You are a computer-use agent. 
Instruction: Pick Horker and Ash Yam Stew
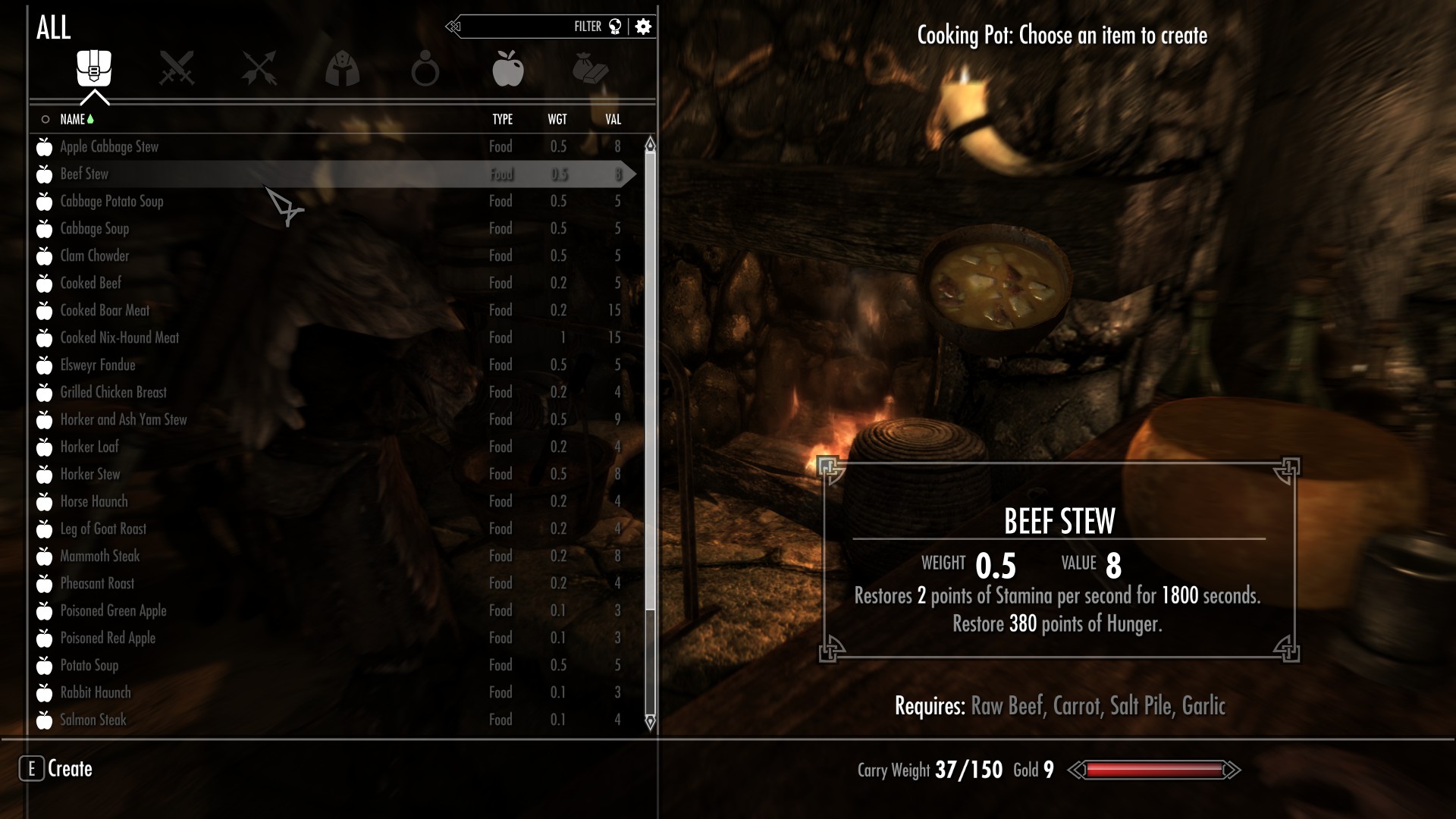123,420
